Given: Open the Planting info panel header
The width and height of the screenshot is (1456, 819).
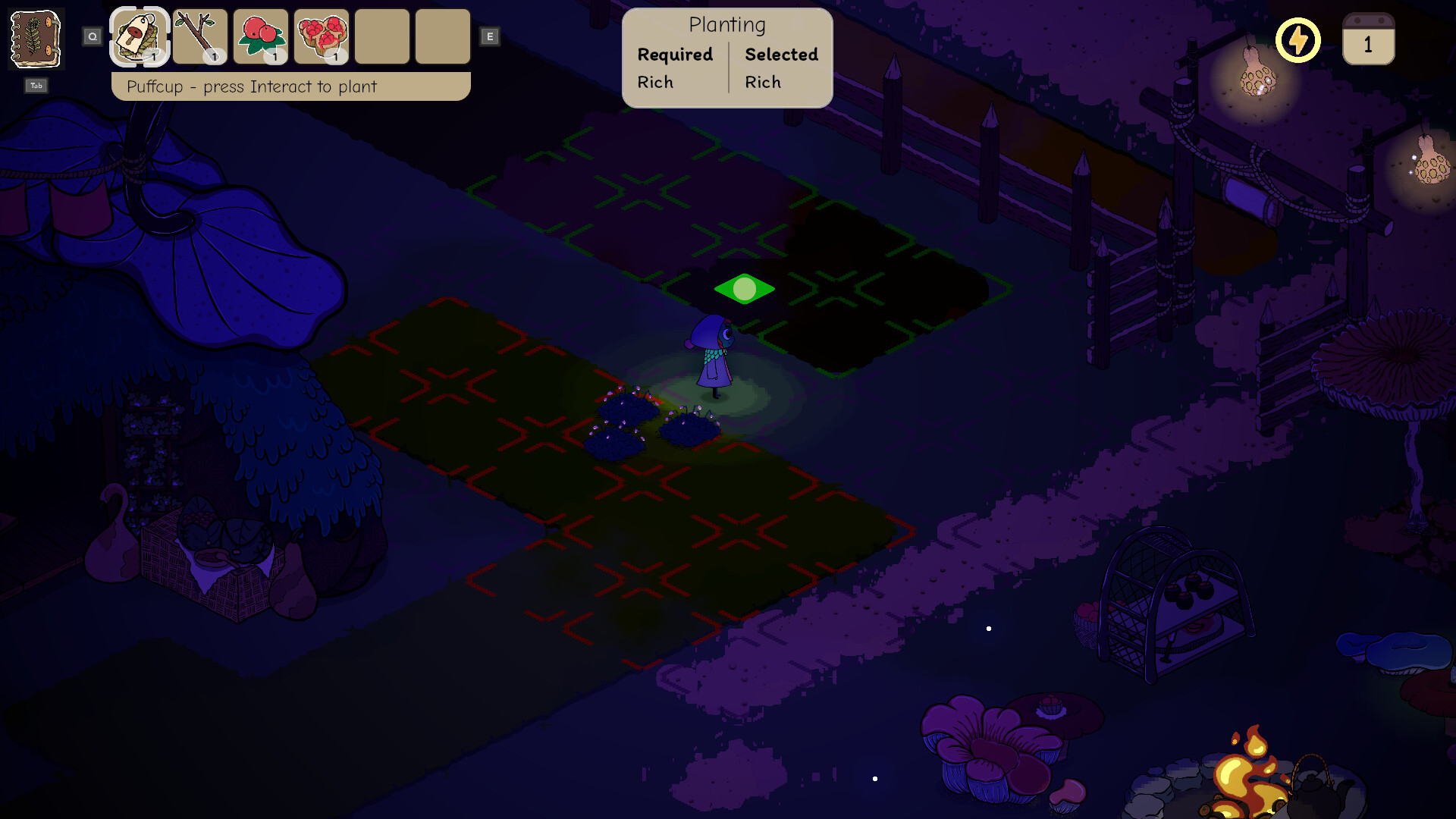Looking at the screenshot, I should (x=727, y=24).
